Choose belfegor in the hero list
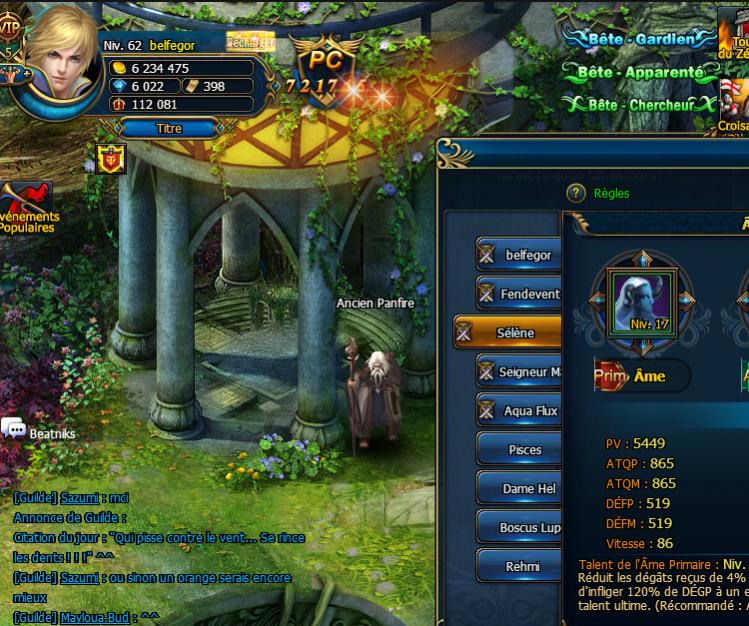The image size is (749, 626). click(518, 255)
